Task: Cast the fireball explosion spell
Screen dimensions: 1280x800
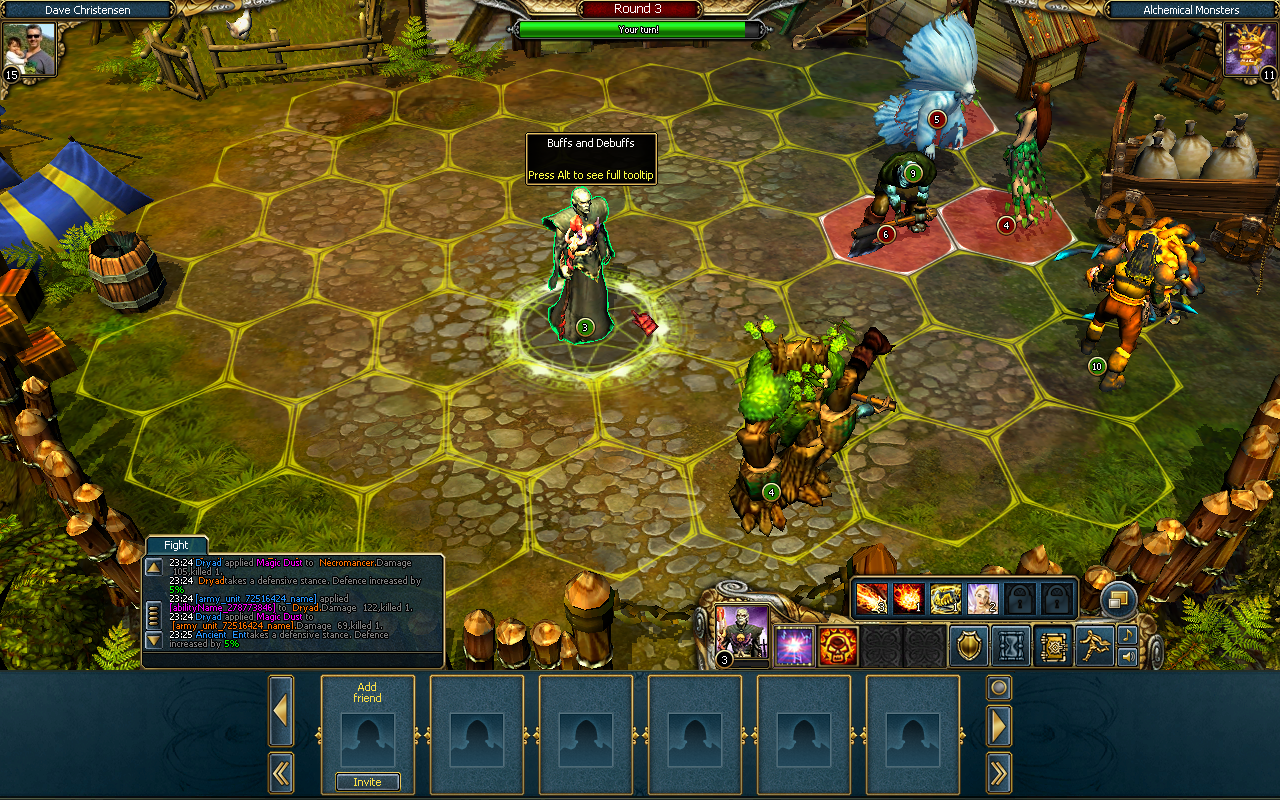Action: click(x=908, y=598)
